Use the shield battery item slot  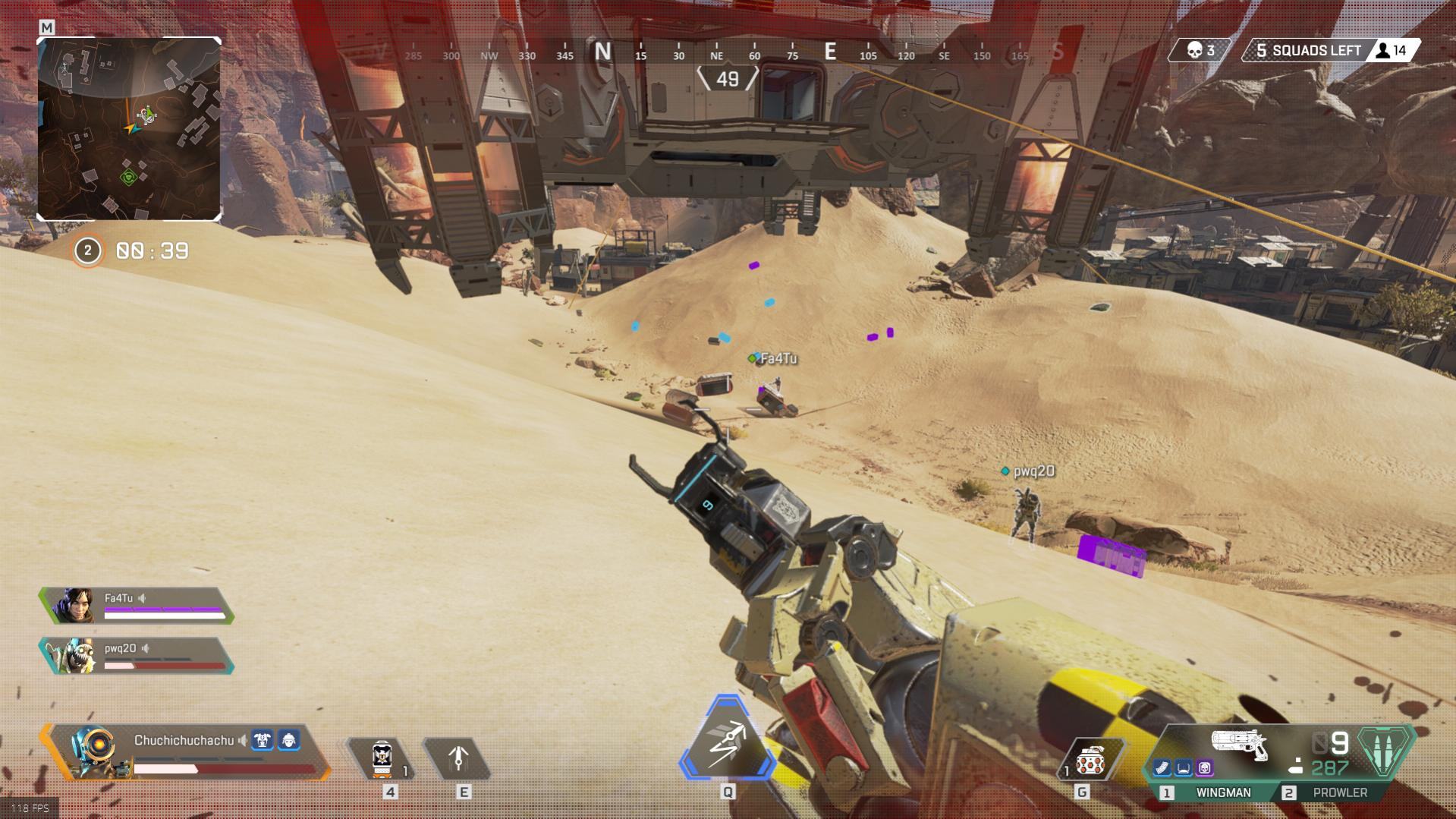pyautogui.click(x=382, y=758)
